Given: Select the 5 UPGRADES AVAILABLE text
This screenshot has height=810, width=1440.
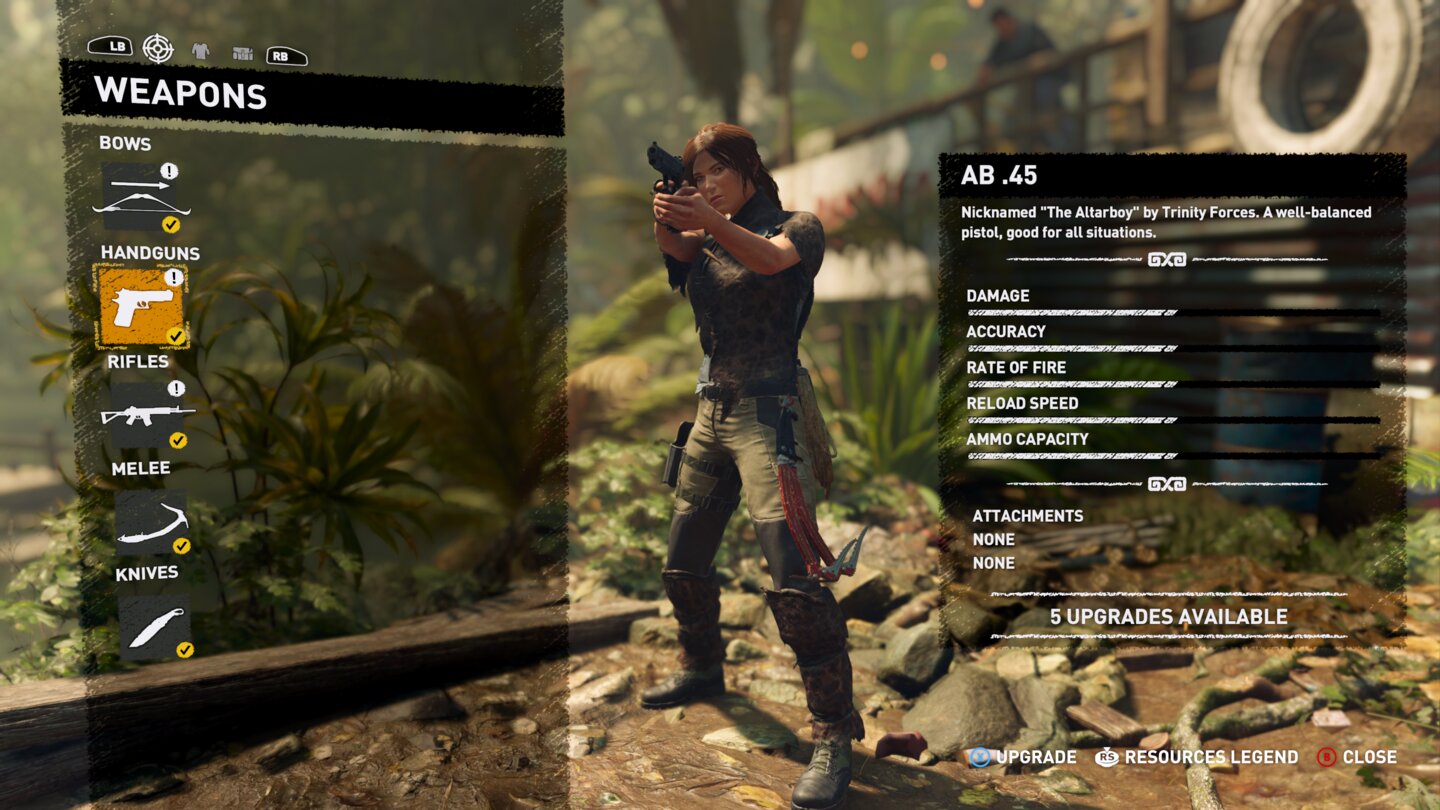Looking at the screenshot, I should point(1169,617).
